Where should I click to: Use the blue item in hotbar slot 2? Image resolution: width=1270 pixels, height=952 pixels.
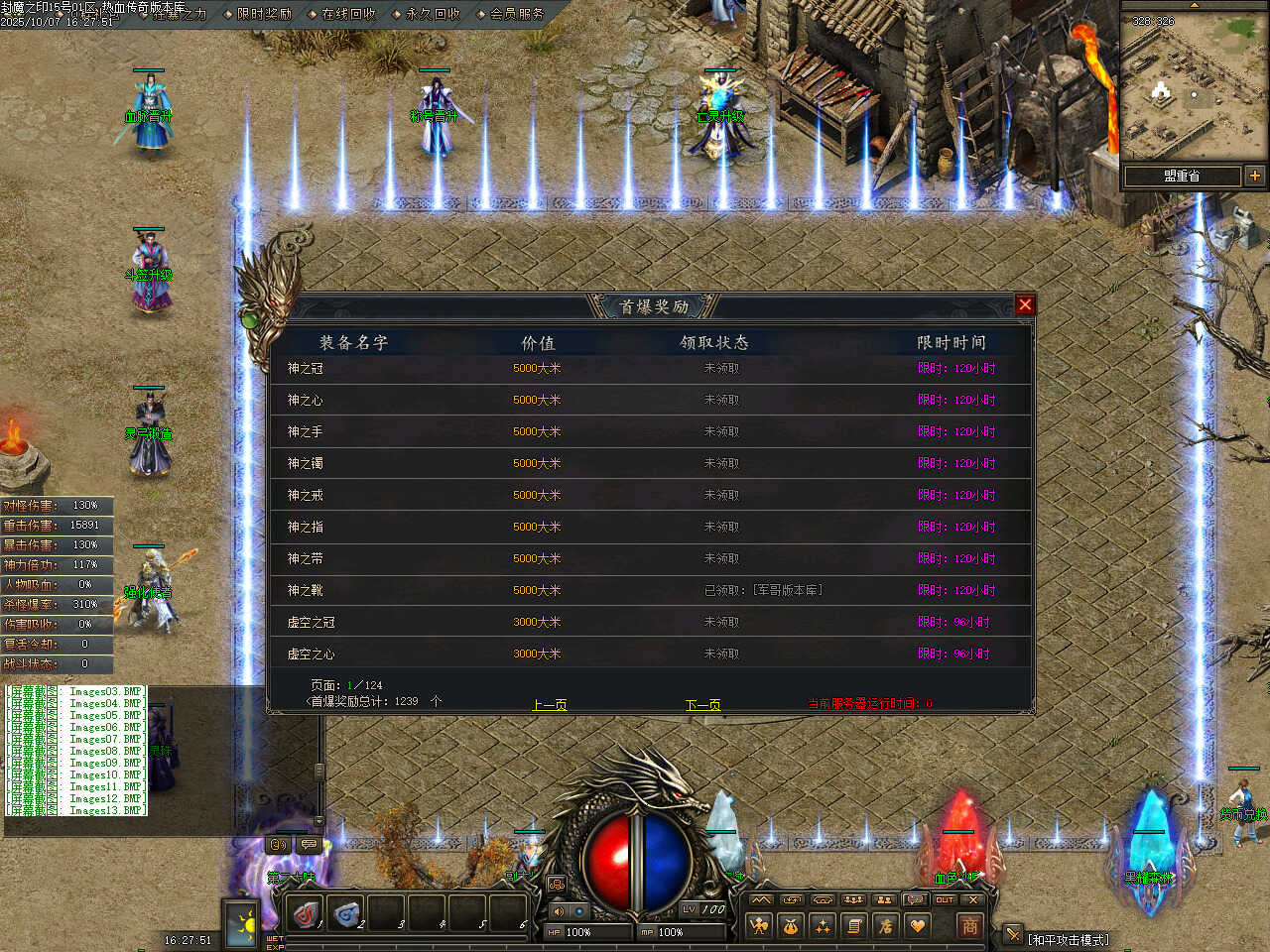click(x=346, y=913)
